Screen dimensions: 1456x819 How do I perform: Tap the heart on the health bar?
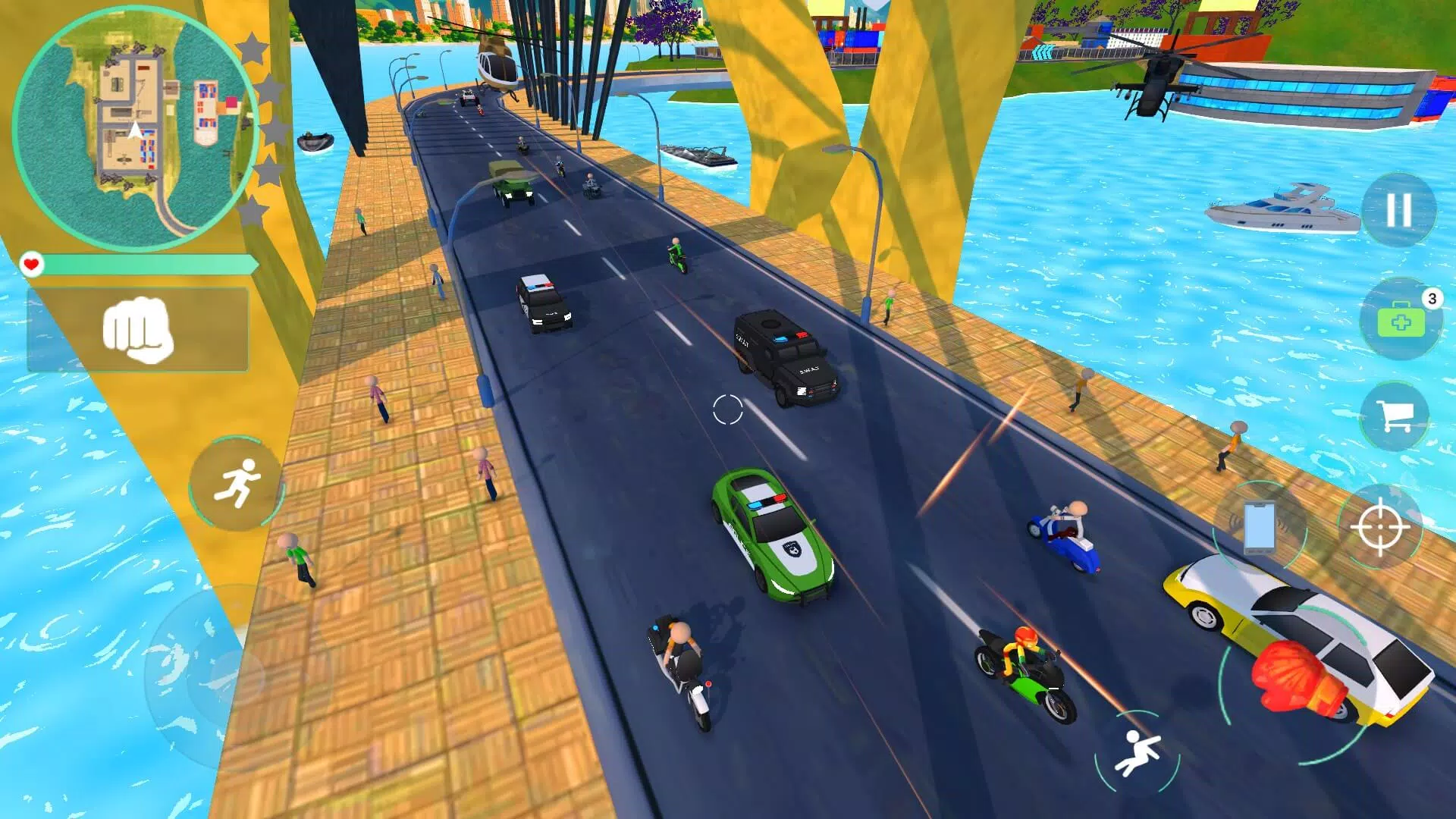32,264
